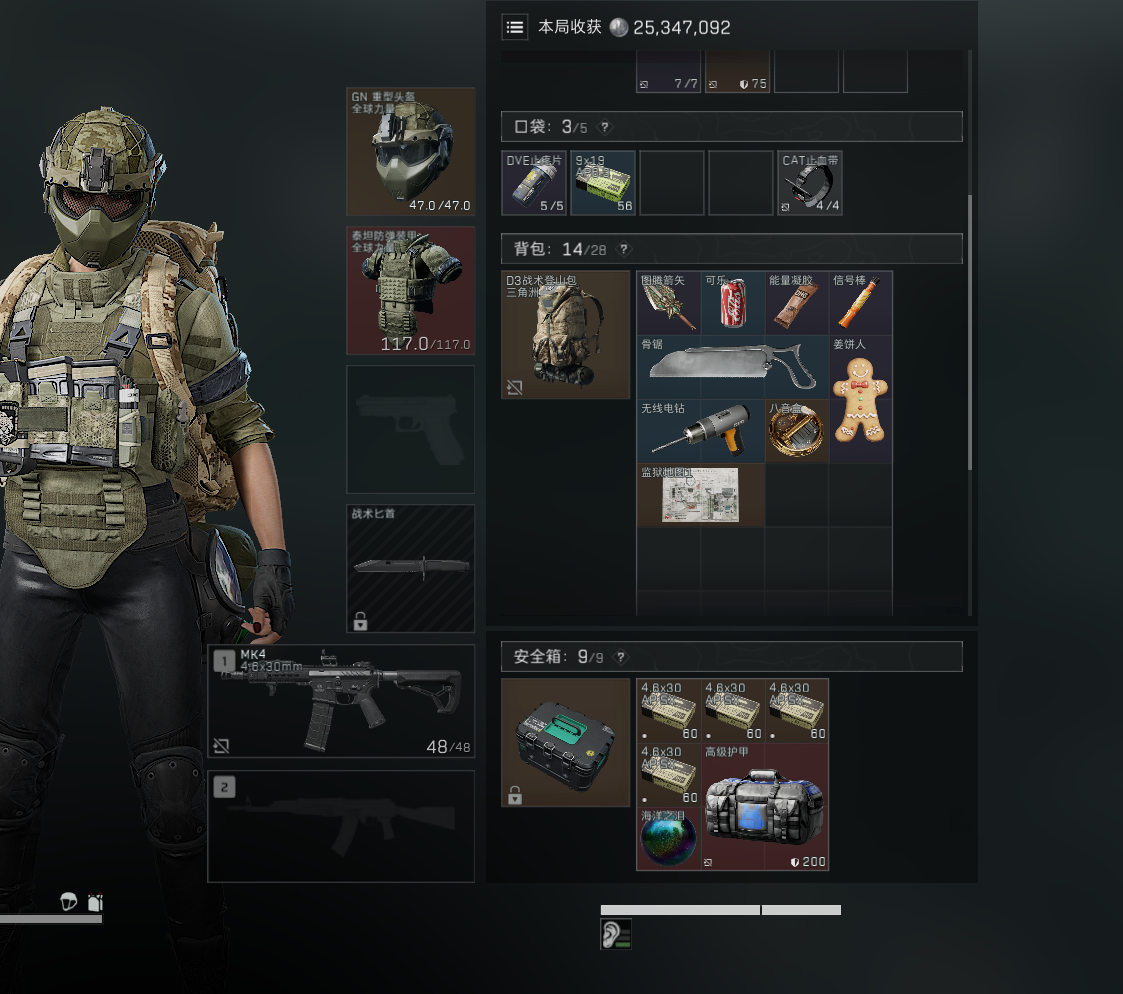Click the tactical knife slot
Screen dimensions: 1123x994
(x=410, y=569)
